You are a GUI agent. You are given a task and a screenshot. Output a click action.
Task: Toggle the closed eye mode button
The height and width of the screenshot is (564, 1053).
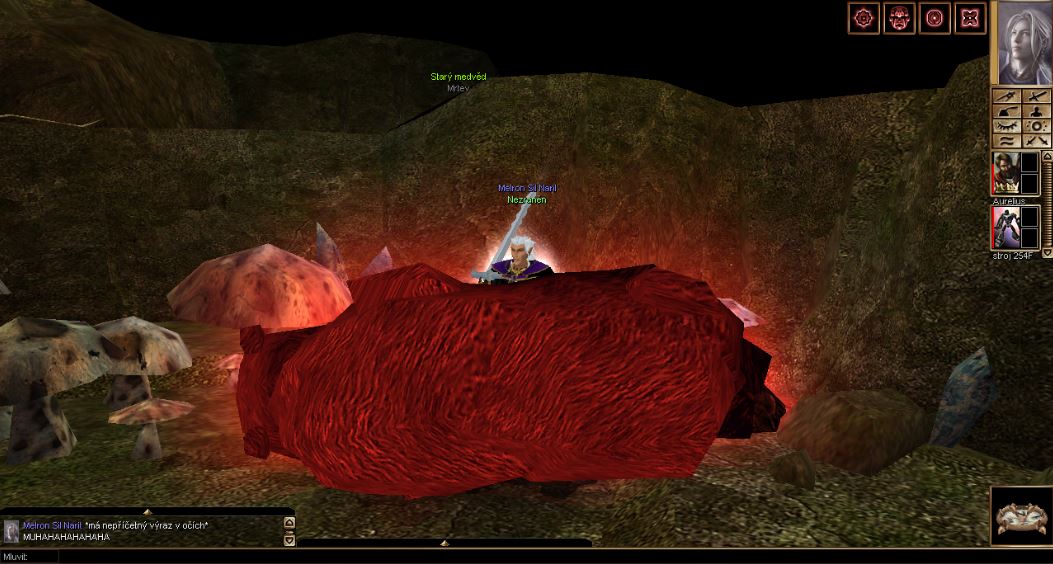click(x=1005, y=127)
